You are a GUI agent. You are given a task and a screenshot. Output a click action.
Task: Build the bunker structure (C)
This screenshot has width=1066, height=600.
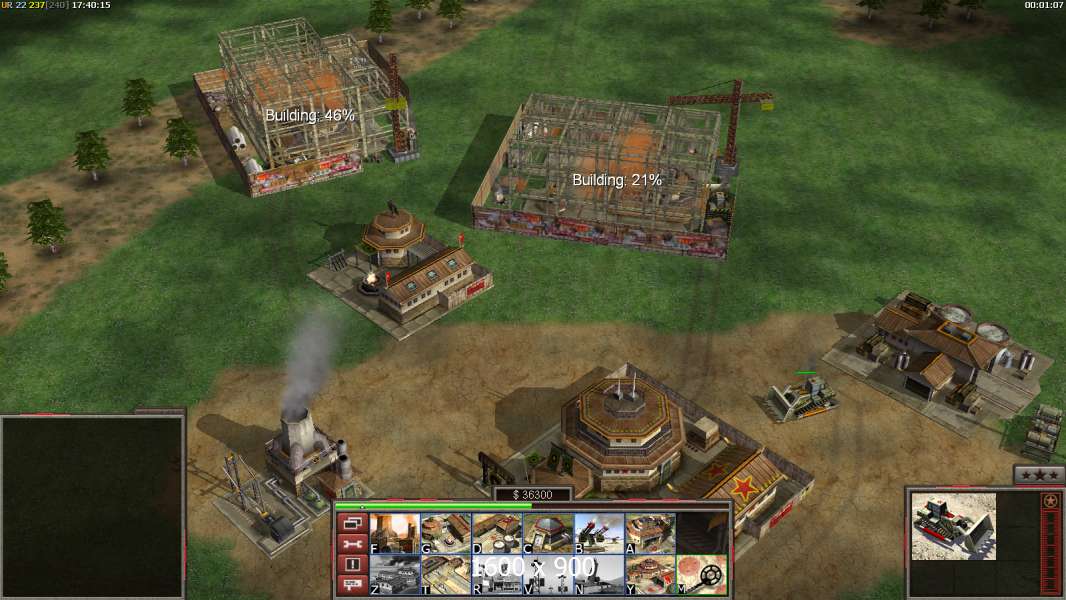pyautogui.click(x=548, y=532)
